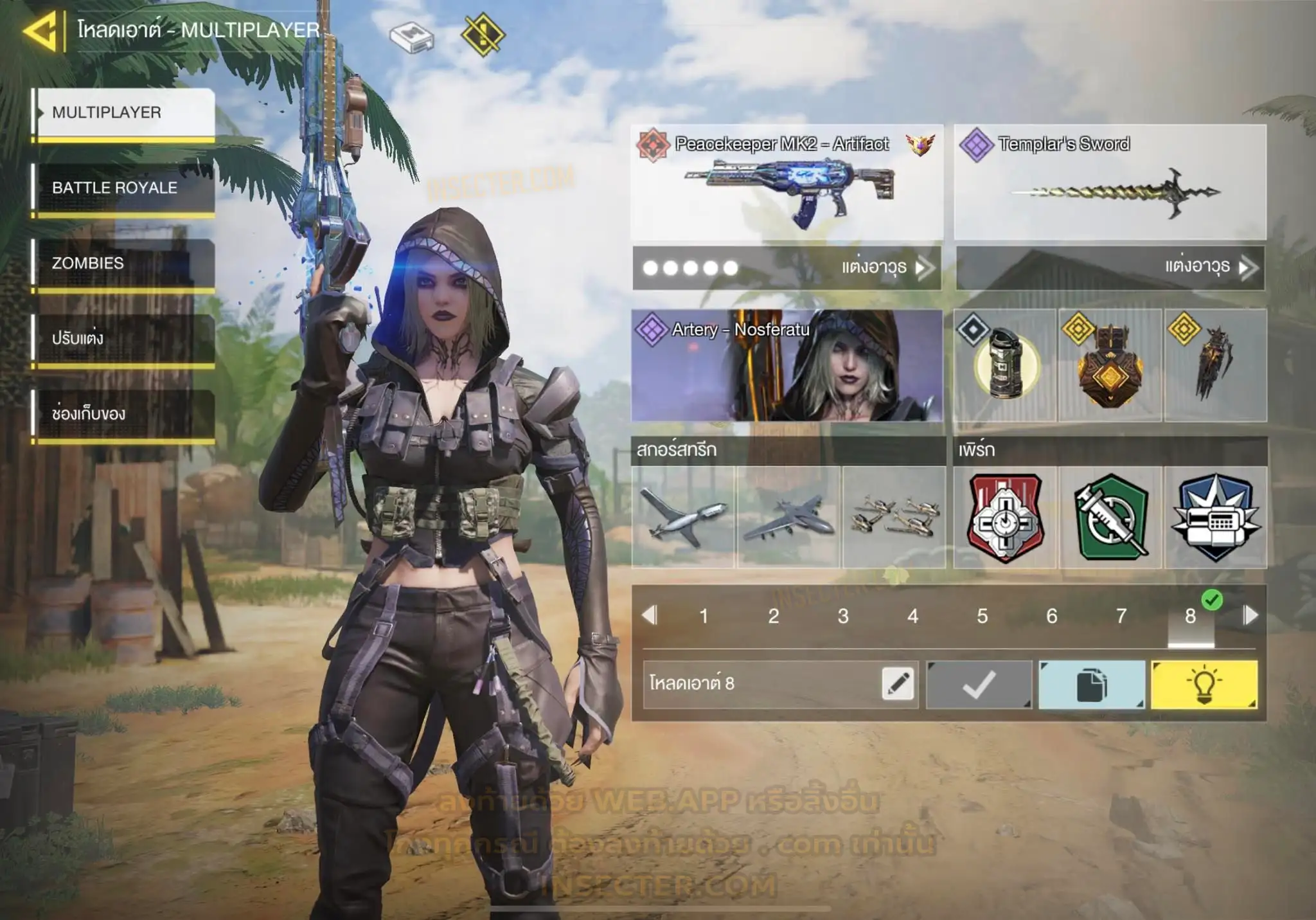Confirm loadout with the gray checkmark button
Screen dimensions: 1316x920
(x=979, y=685)
